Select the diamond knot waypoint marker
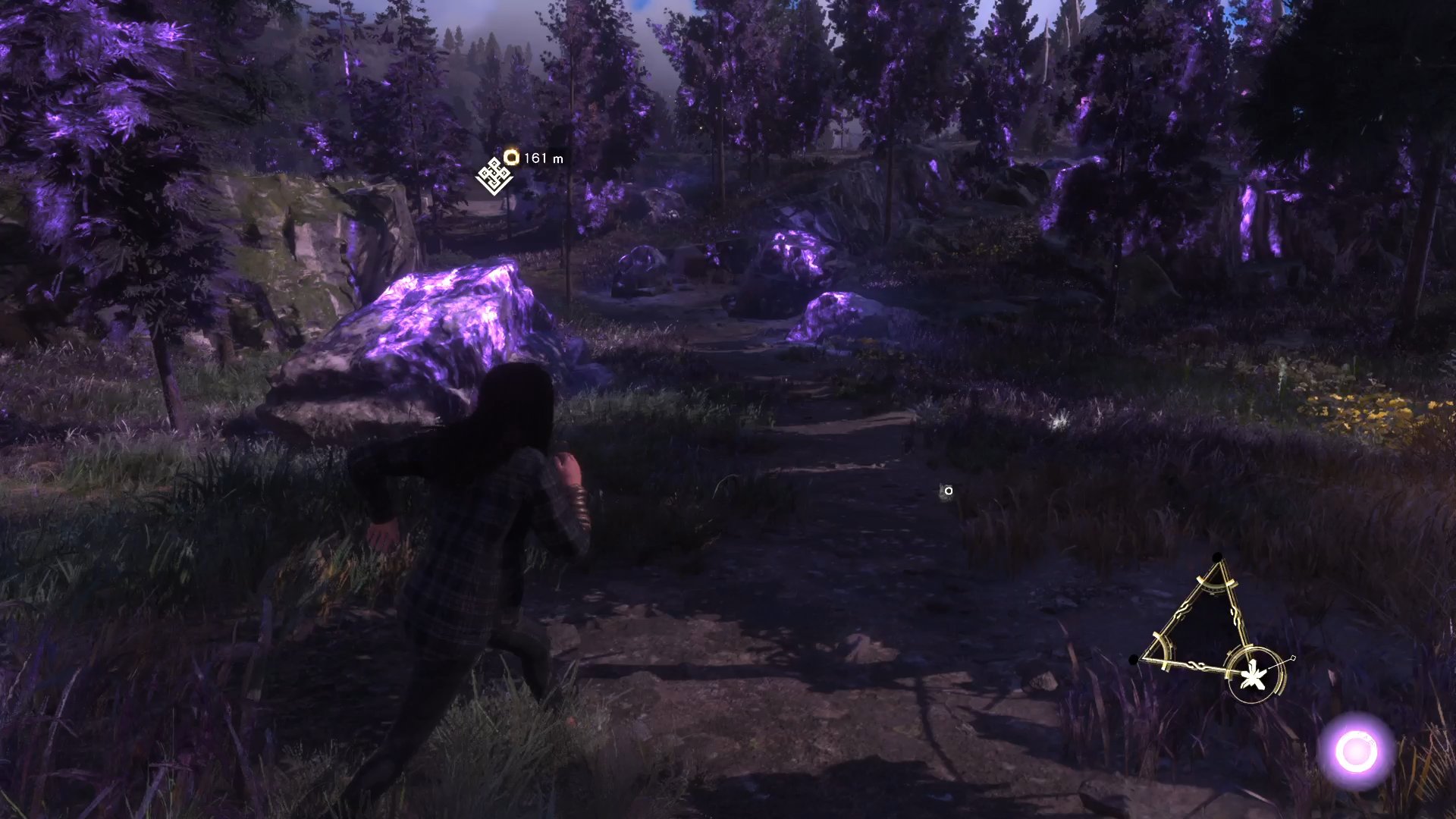This screenshot has height=819, width=1456. coord(494,177)
